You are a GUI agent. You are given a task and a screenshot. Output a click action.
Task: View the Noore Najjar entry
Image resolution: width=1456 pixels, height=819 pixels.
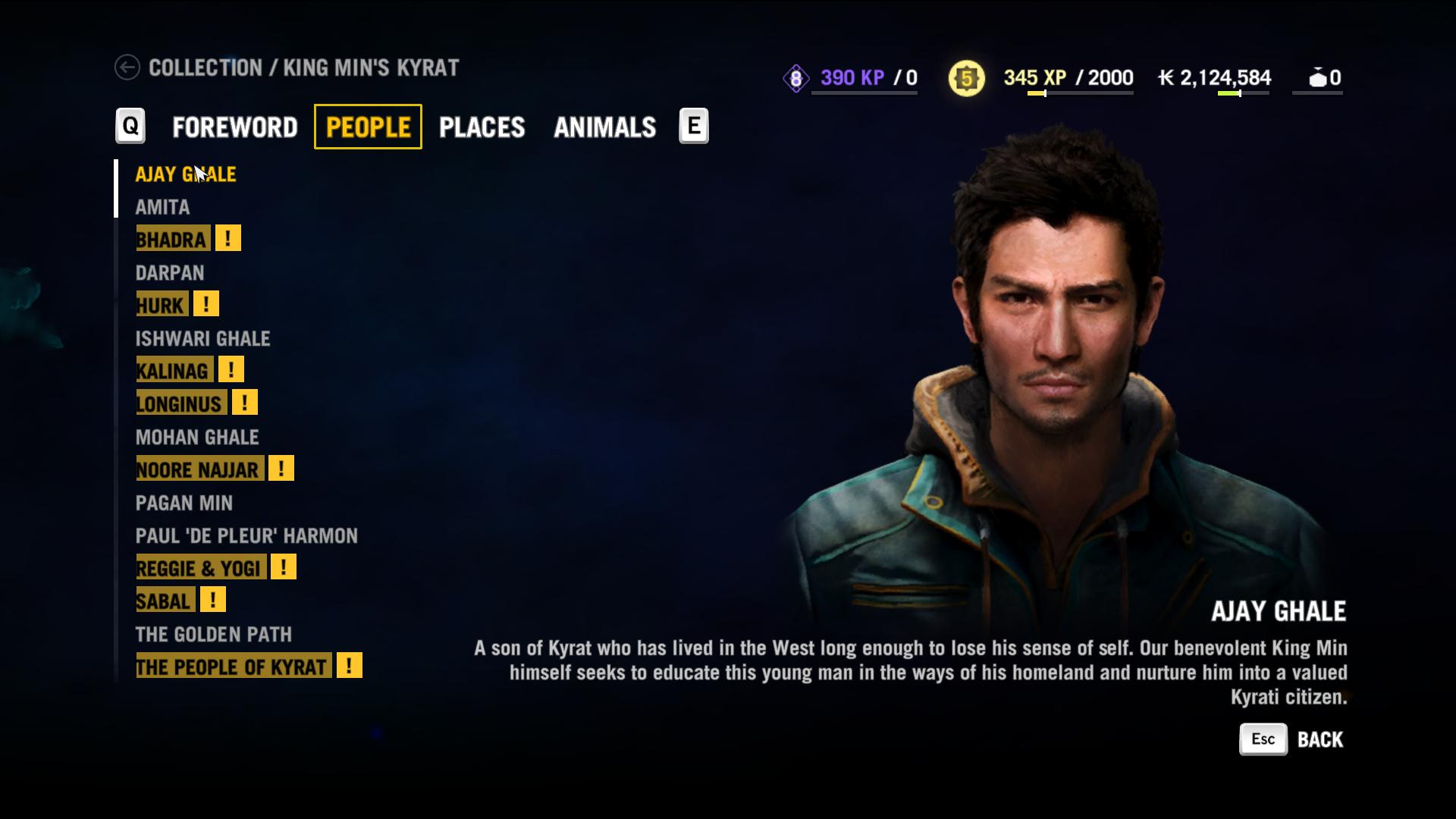click(x=198, y=470)
